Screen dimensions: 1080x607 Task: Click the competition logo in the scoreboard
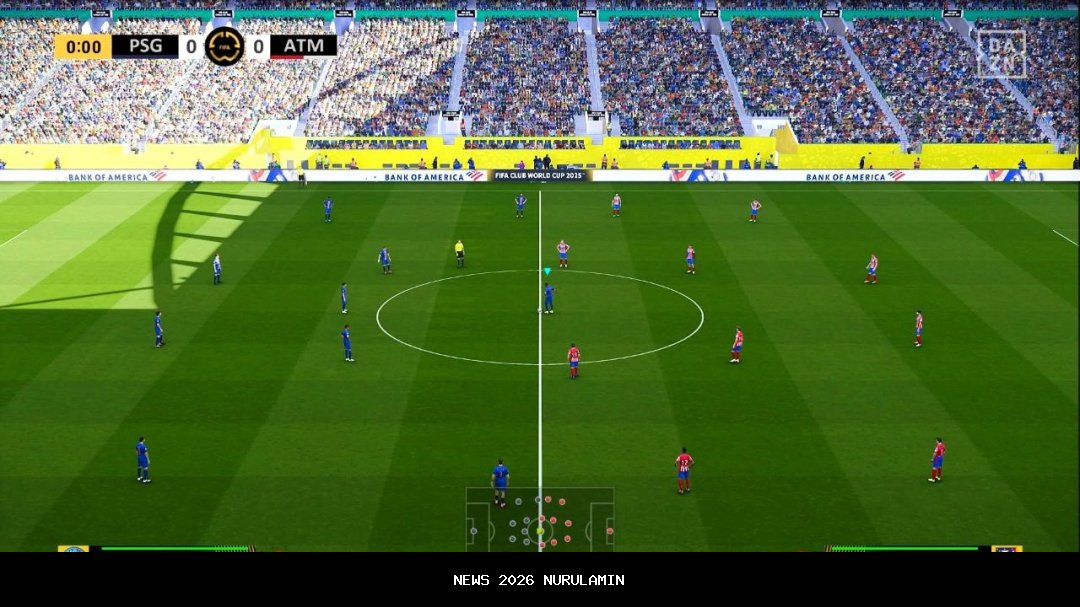pos(224,46)
